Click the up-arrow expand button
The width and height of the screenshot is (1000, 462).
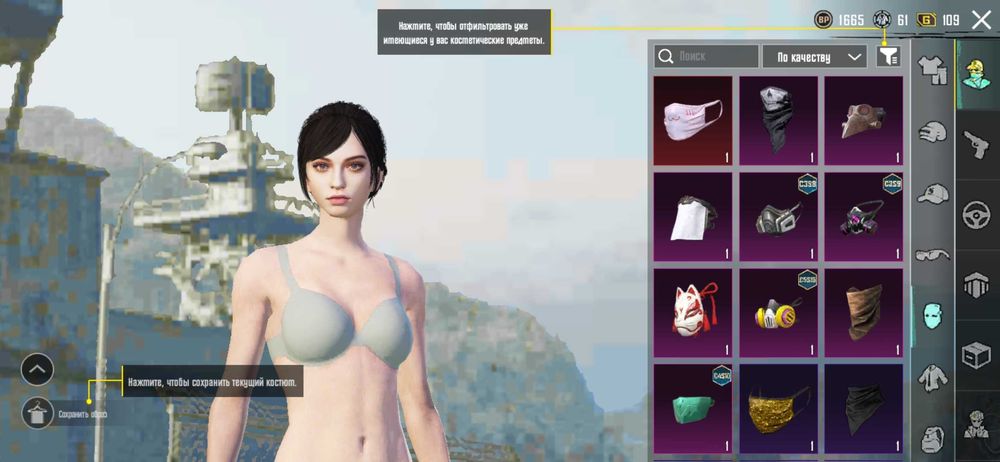37,369
